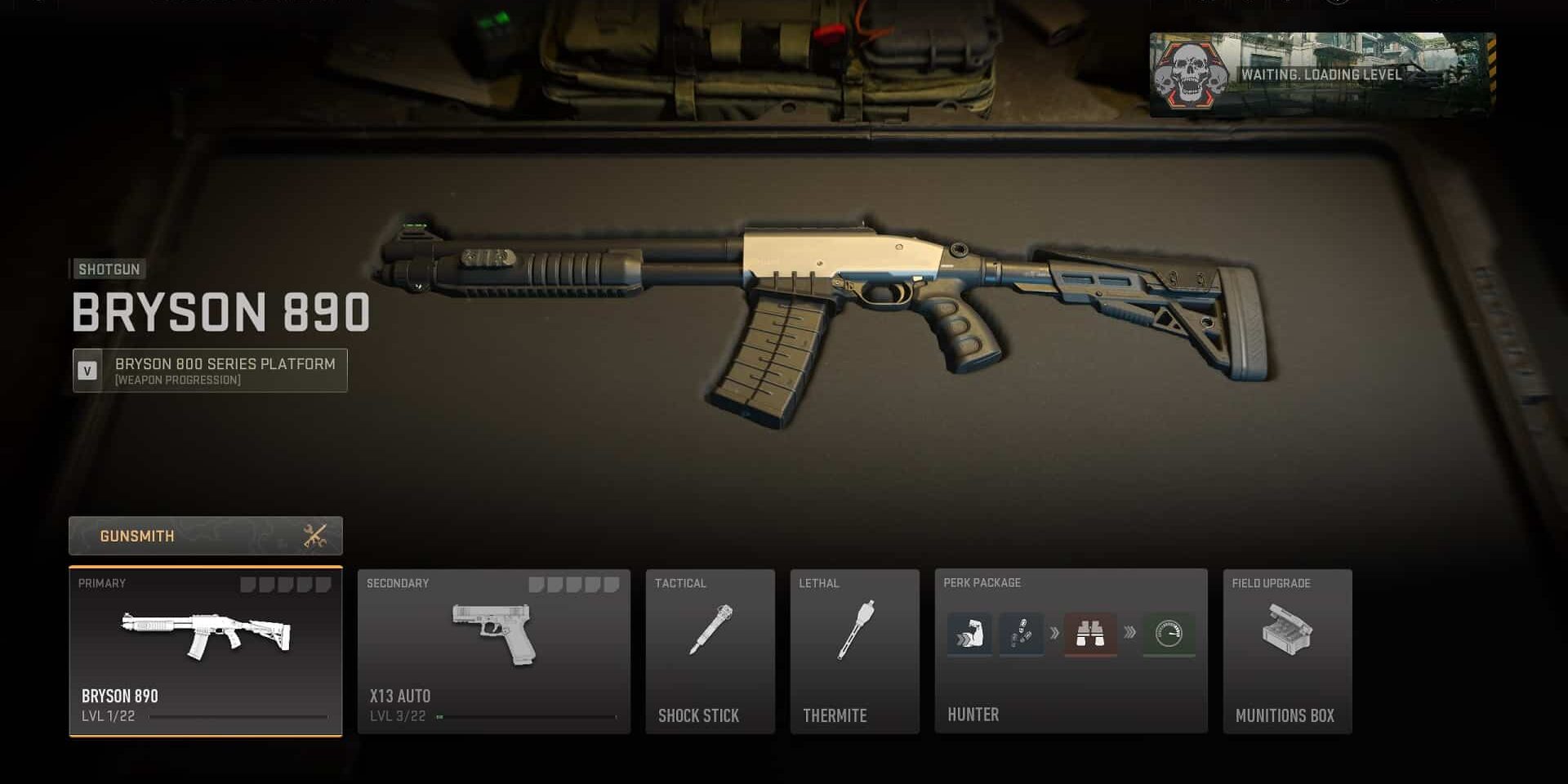
Task: View Bryson 800 Series Platform weapon progression
Action: 210,371
